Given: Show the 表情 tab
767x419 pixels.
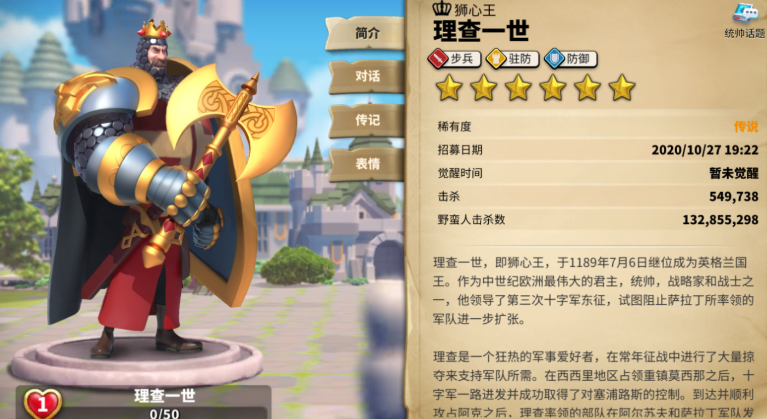Looking at the screenshot, I should tap(366, 164).
